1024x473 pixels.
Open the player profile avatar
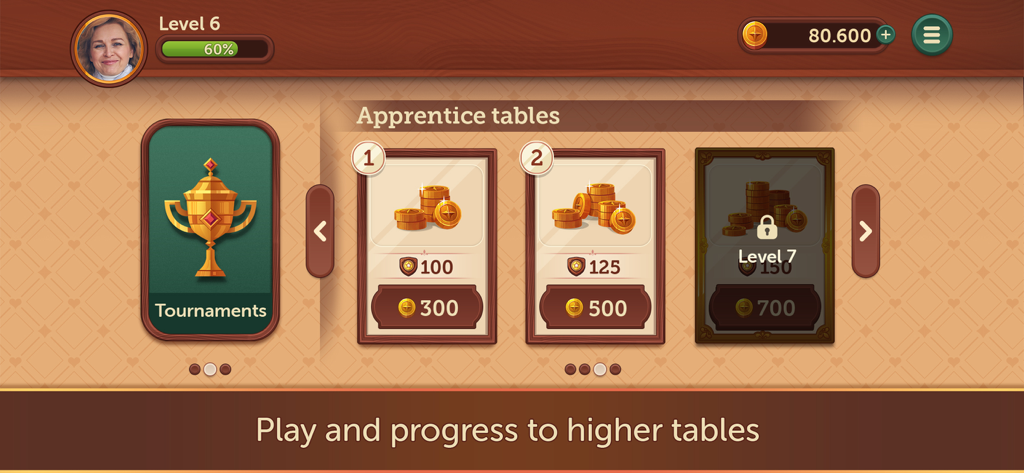(109, 48)
